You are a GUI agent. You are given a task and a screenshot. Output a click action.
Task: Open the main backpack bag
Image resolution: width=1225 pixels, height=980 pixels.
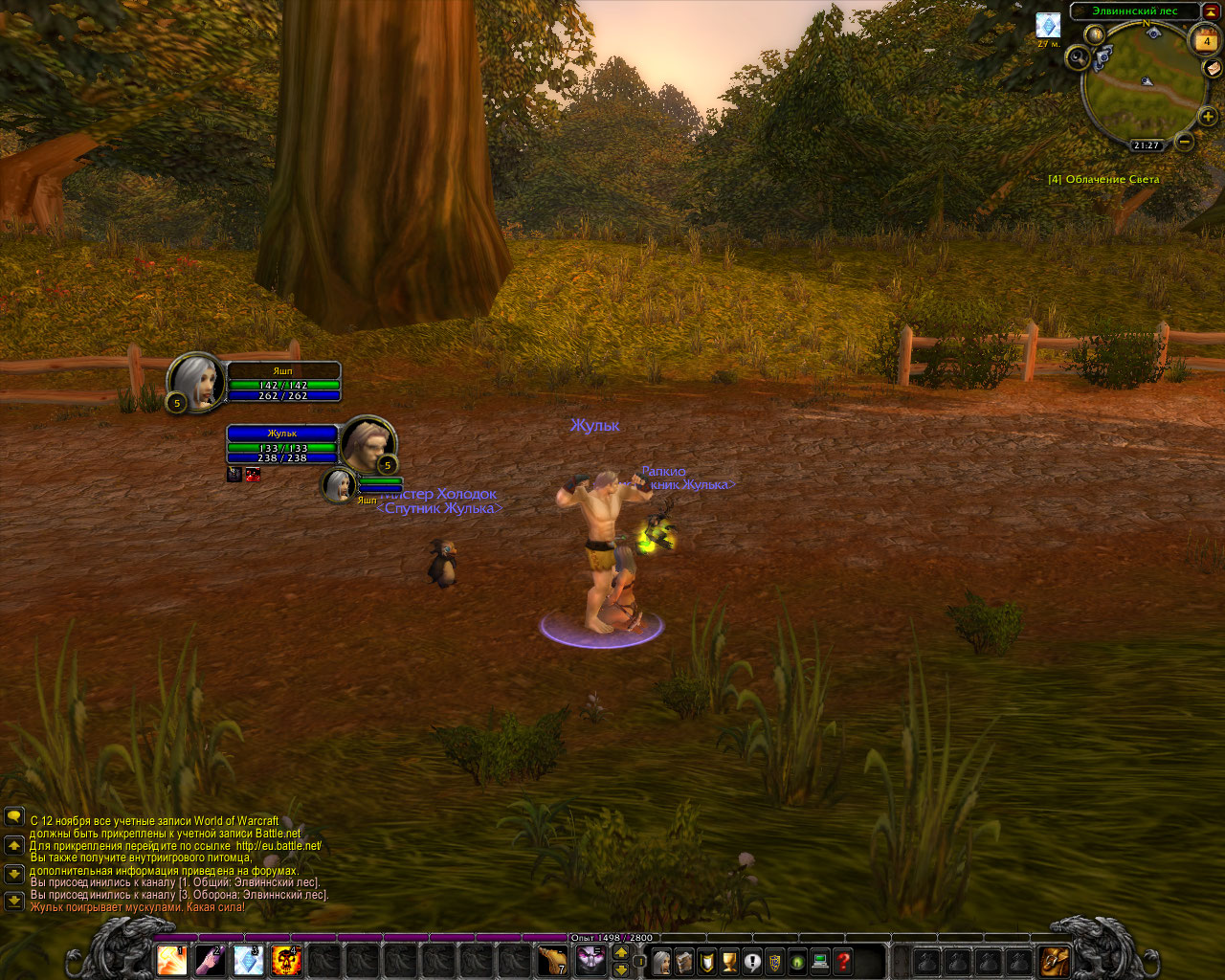coord(1055,960)
